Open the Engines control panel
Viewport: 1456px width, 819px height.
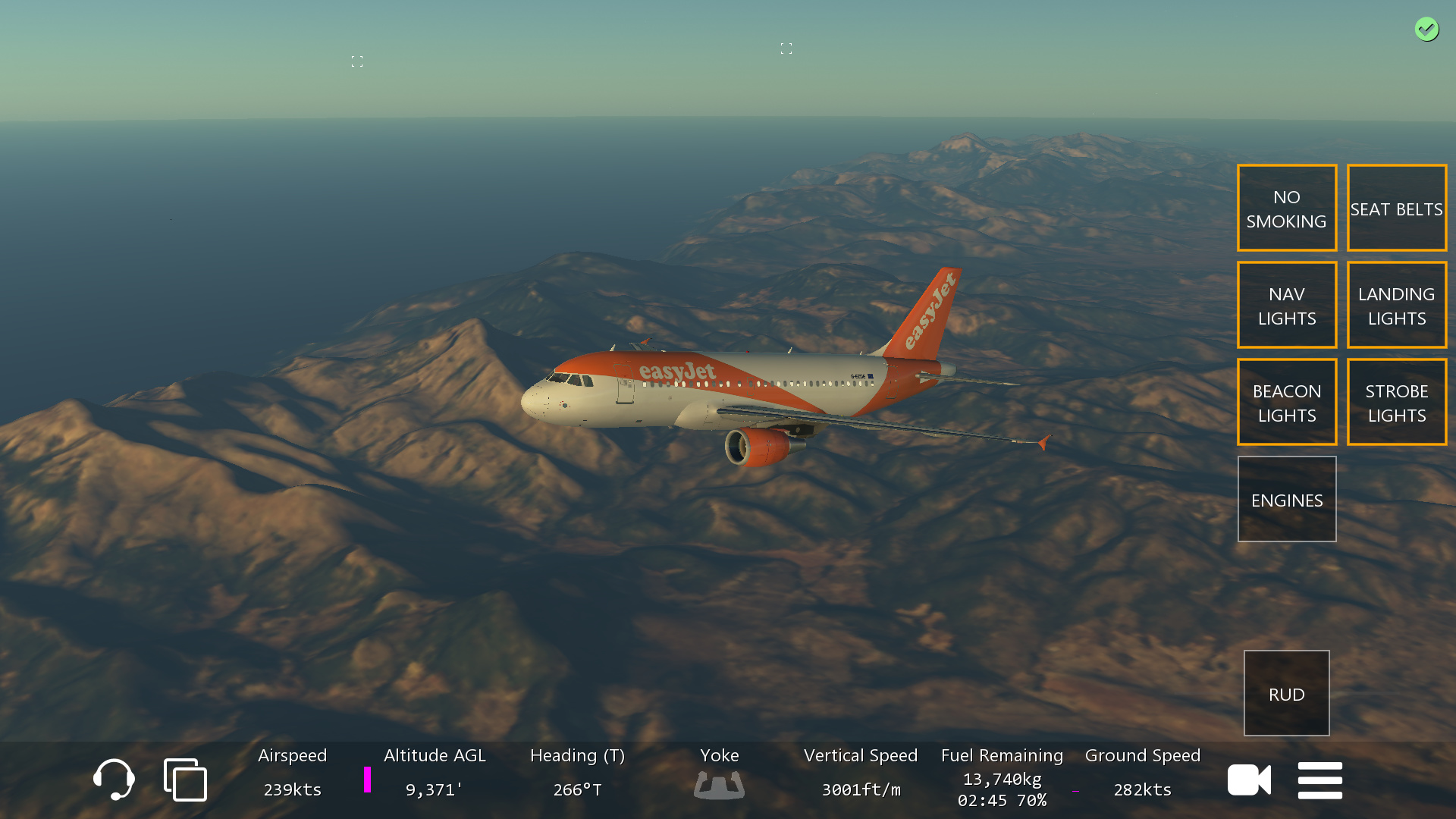1286,499
